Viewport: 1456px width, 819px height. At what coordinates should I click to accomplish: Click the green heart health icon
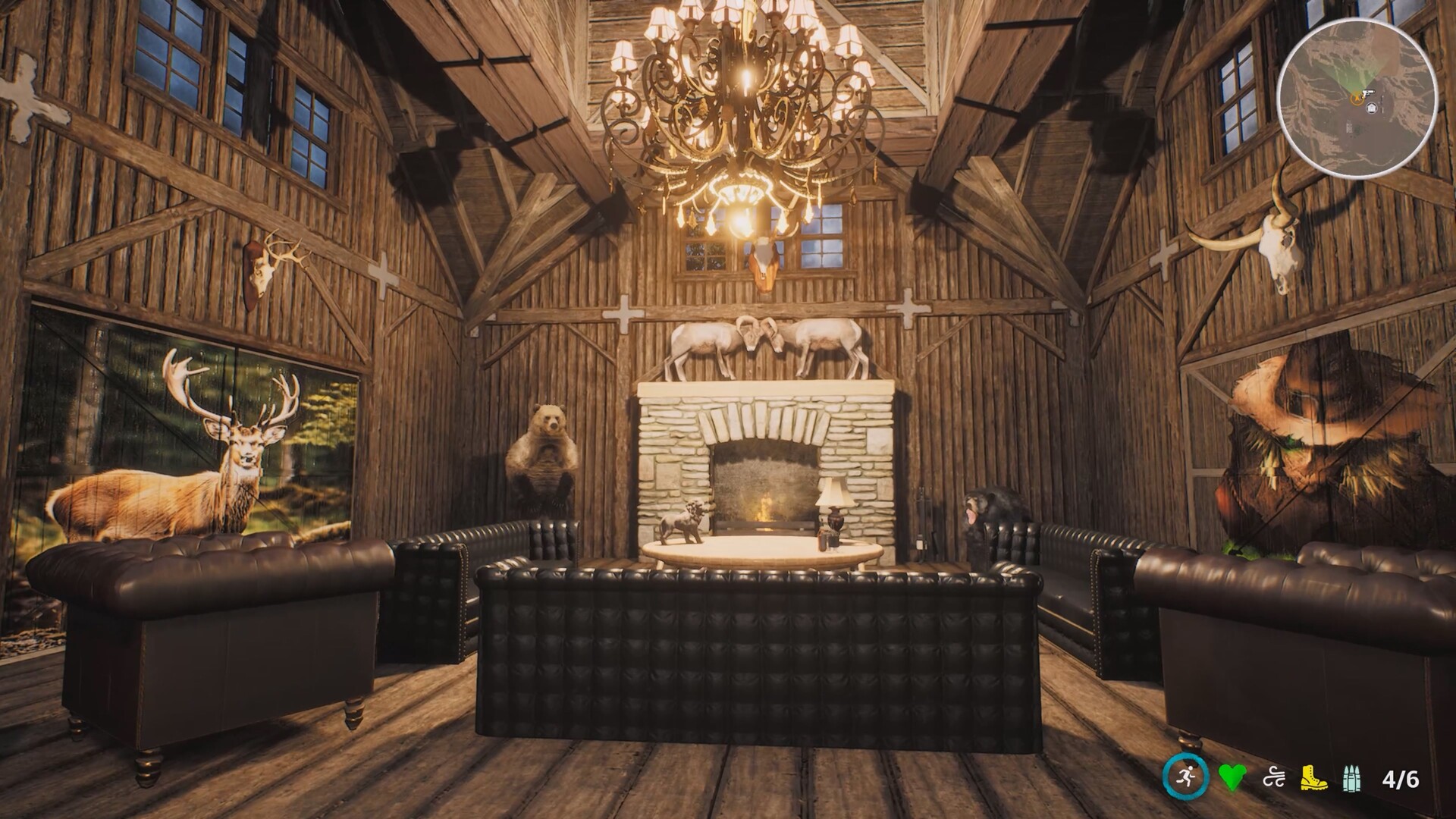(1232, 776)
